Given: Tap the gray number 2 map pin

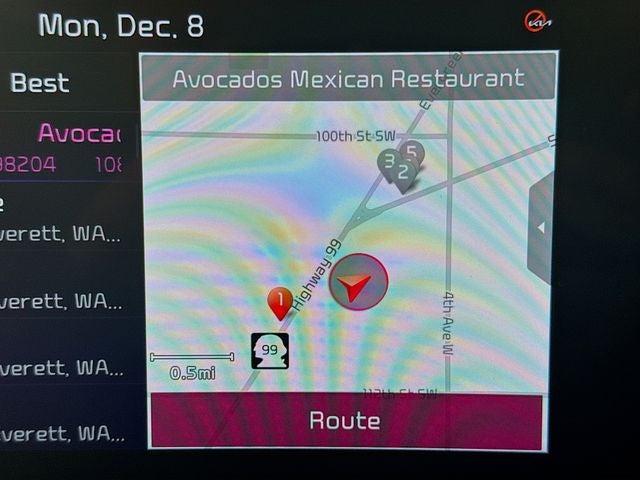Looking at the screenshot, I should pyautogui.click(x=403, y=174).
